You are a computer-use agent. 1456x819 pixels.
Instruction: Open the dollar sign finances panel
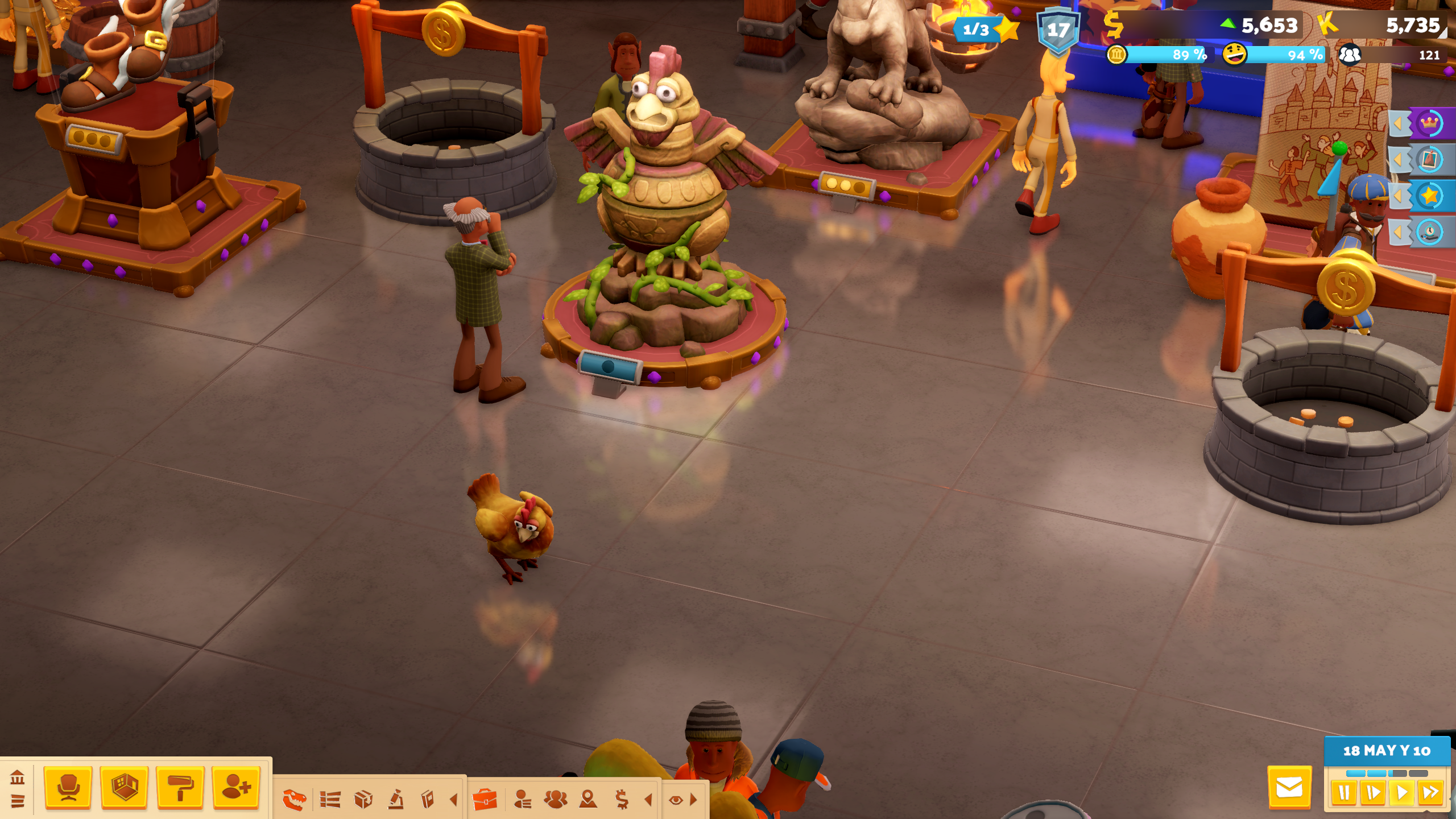622,800
